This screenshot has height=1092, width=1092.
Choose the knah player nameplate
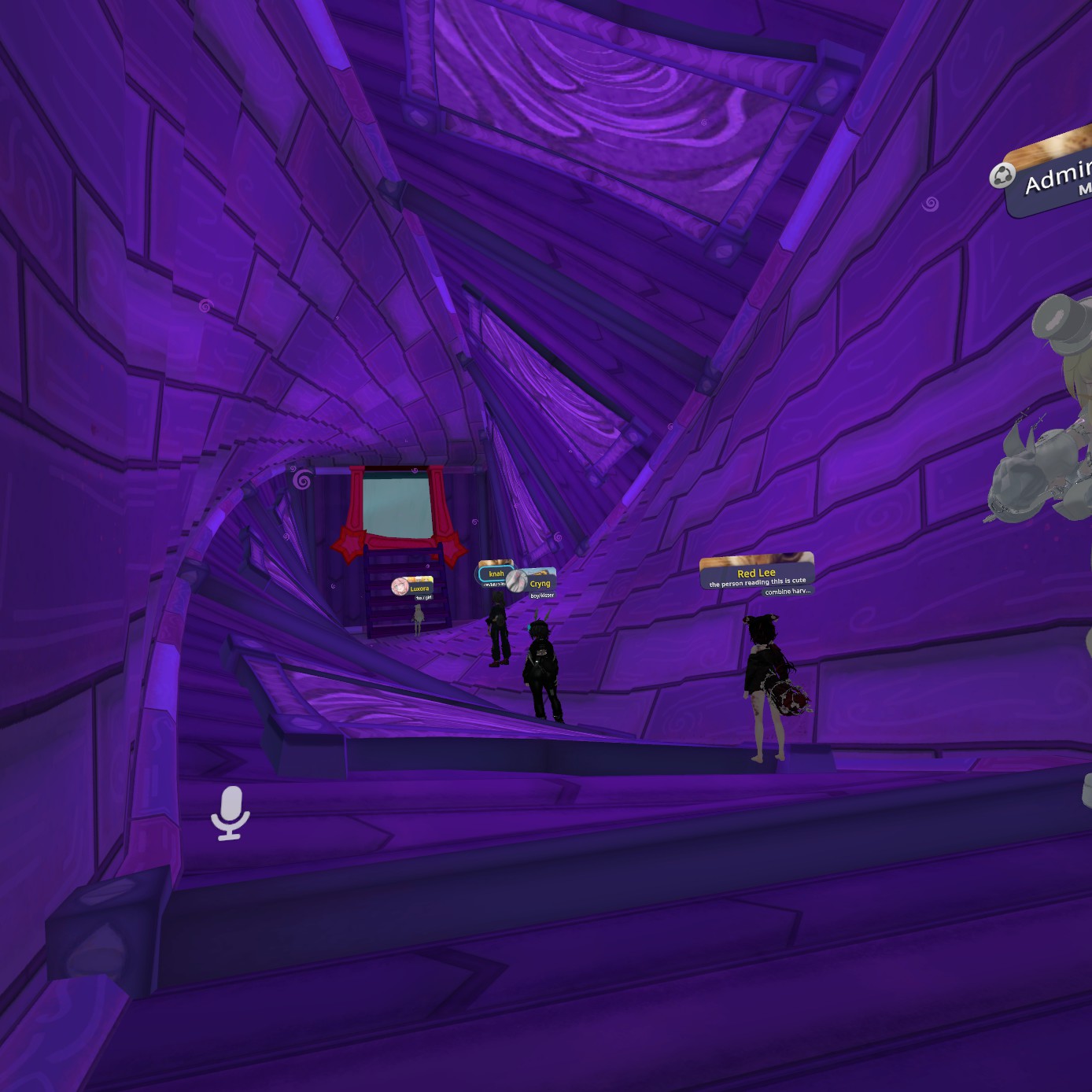[x=496, y=573]
